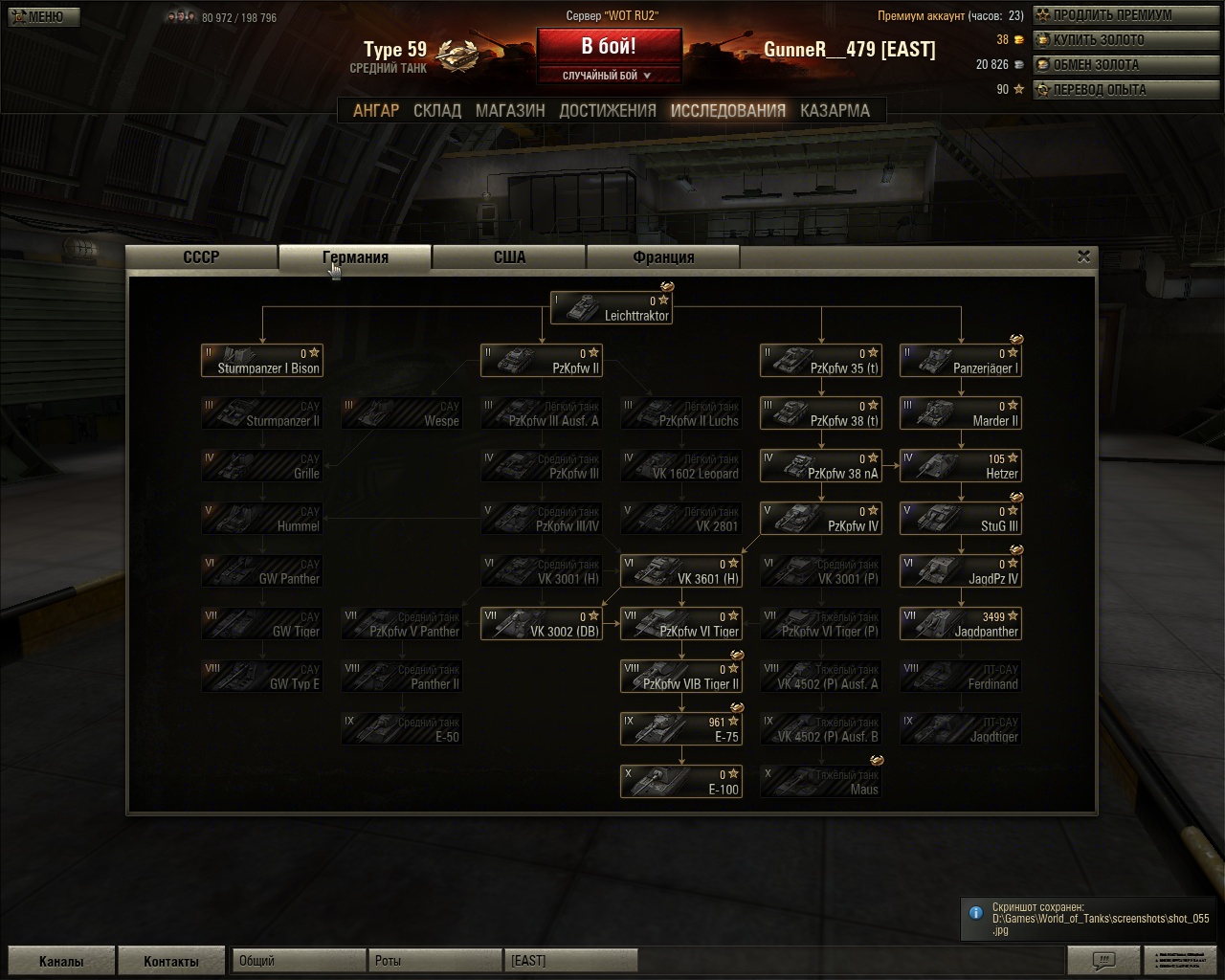Close the research tree window
Image resolution: width=1225 pixels, height=980 pixels.
[x=1083, y=256]
